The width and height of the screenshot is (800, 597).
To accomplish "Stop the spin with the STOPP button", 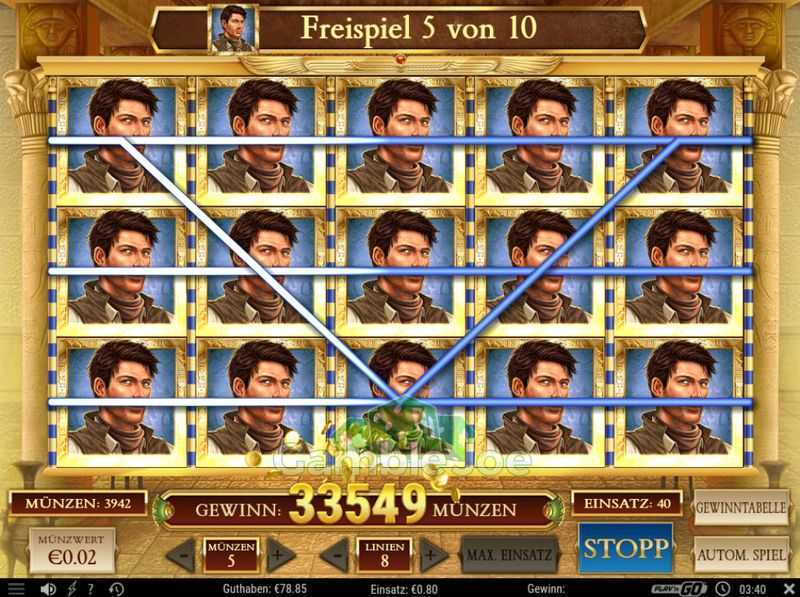I will tap(625, 548).
